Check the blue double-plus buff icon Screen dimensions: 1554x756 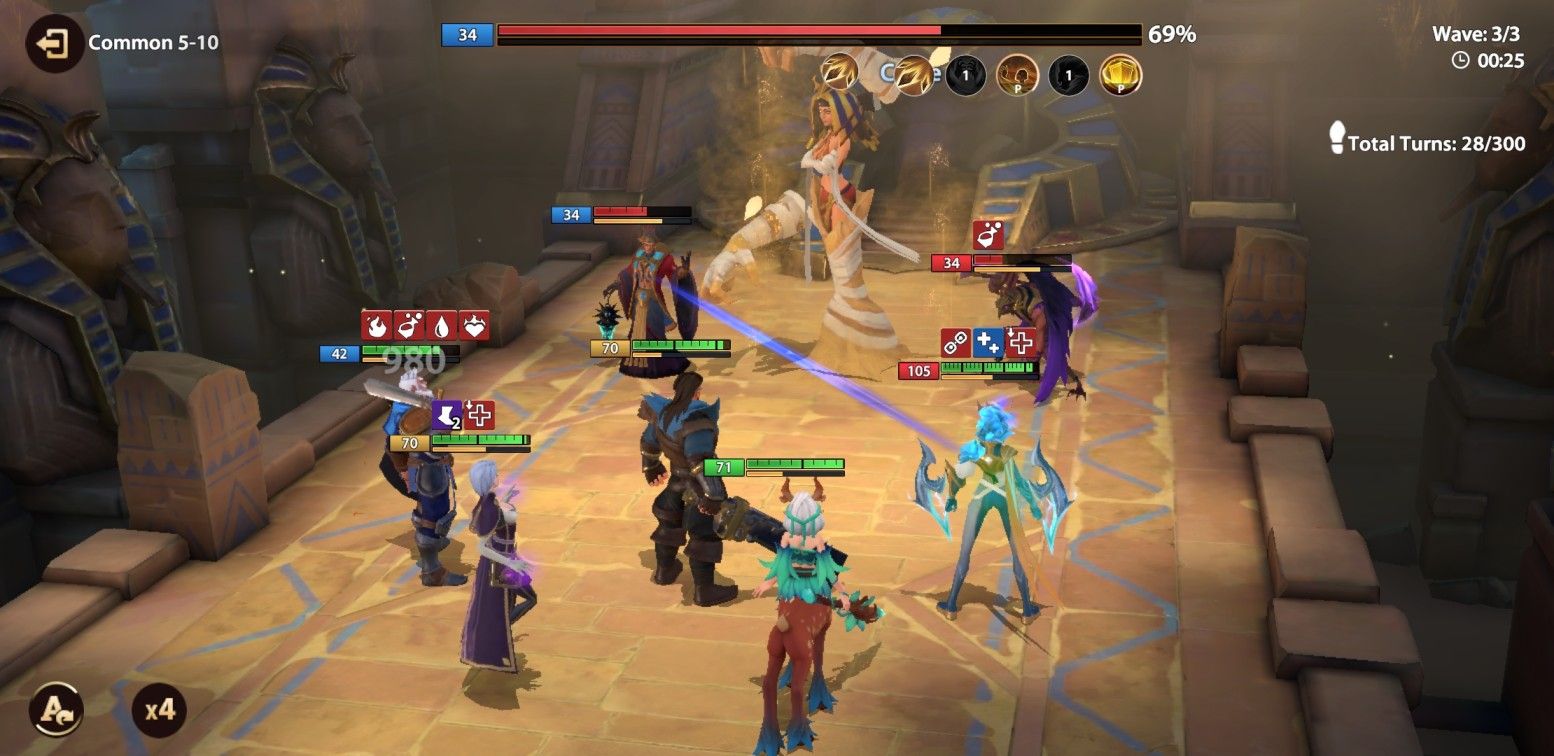[988, 343]
